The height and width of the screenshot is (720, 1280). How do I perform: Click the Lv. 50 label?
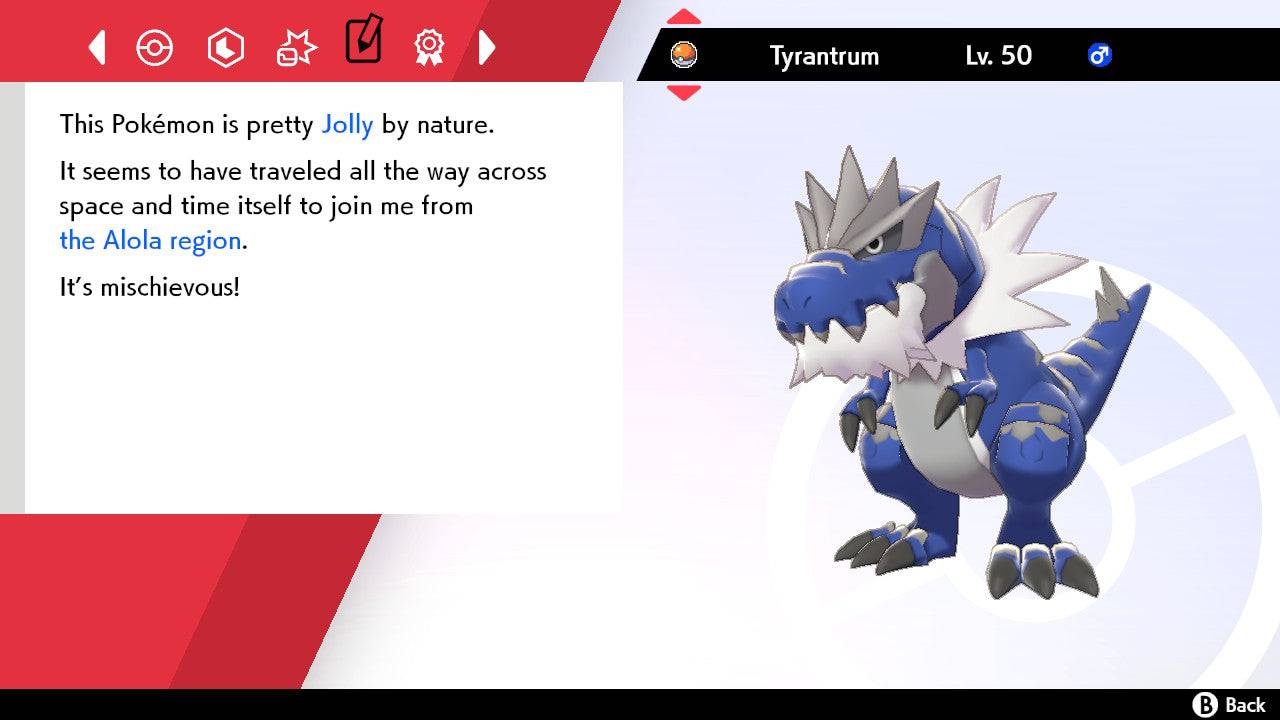(x=1000, y=56)
